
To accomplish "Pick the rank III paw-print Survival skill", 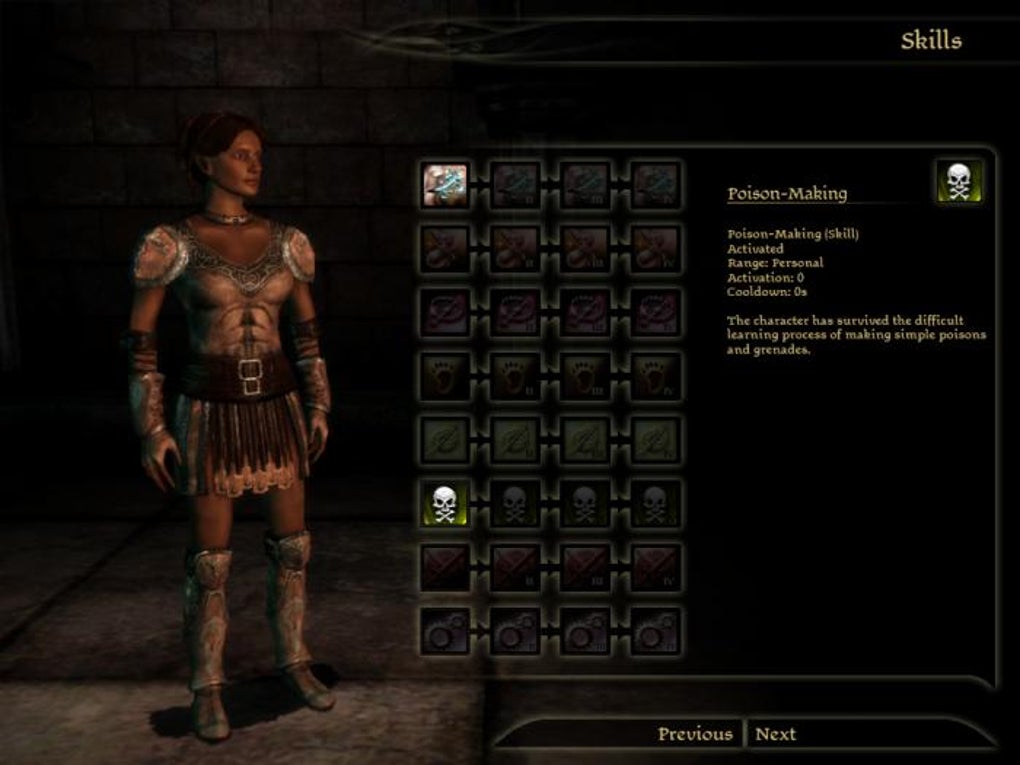I will point(585,376).
